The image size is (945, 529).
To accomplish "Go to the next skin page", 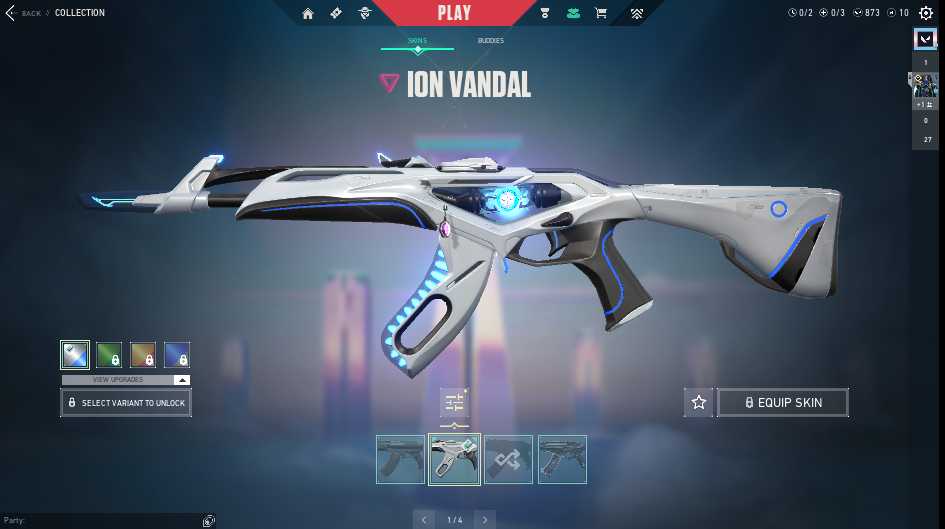I will coord(485,519).
